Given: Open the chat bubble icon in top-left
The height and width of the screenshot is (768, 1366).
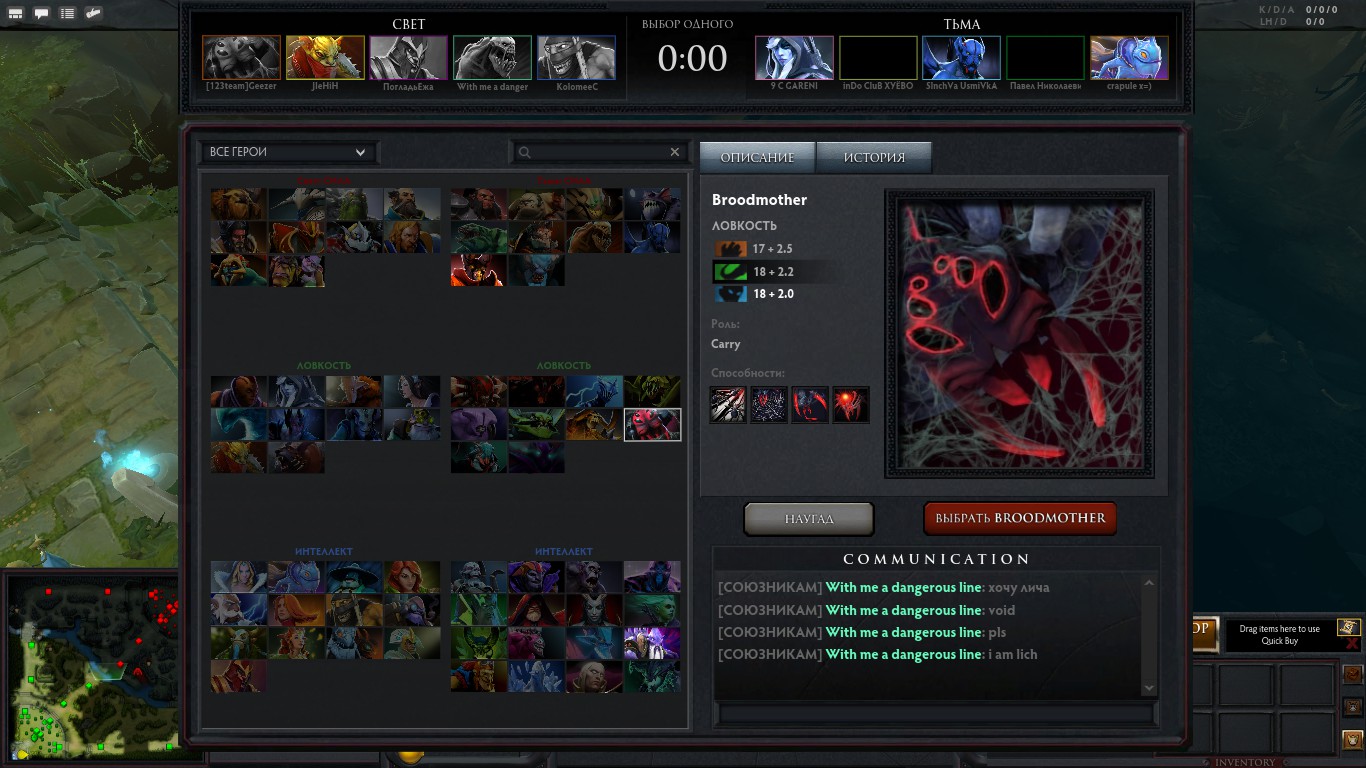Looking at the screenshot, I should pyautogui.click(x=42, y=14).
